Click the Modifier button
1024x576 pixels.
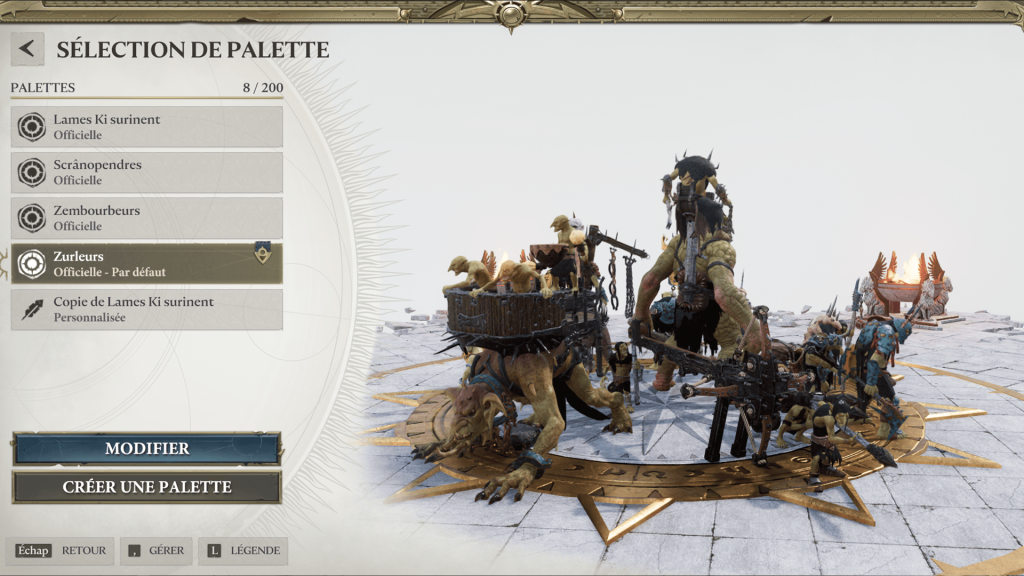coord(147,449)
